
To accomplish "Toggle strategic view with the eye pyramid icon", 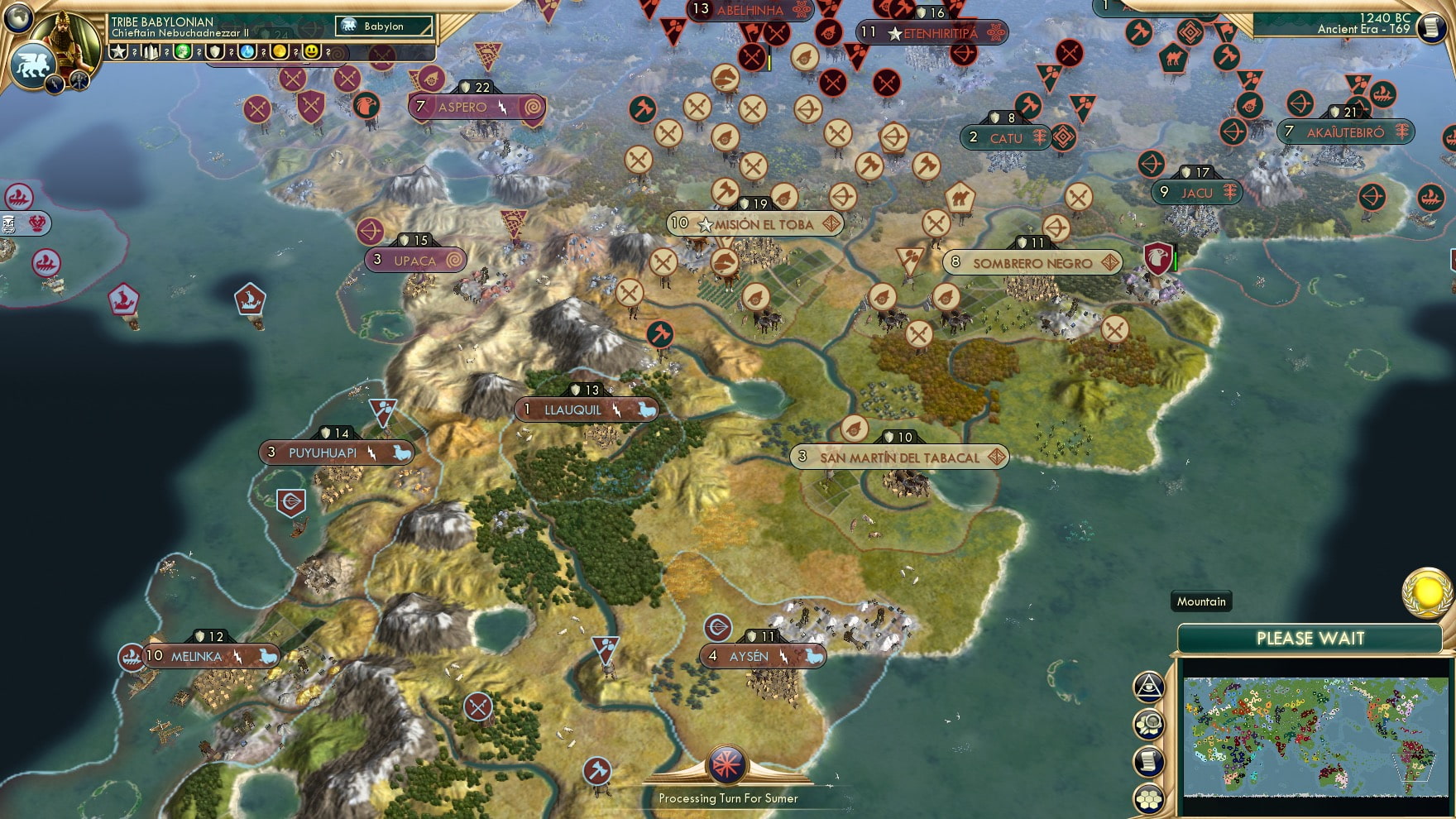I will point(1148,687).
